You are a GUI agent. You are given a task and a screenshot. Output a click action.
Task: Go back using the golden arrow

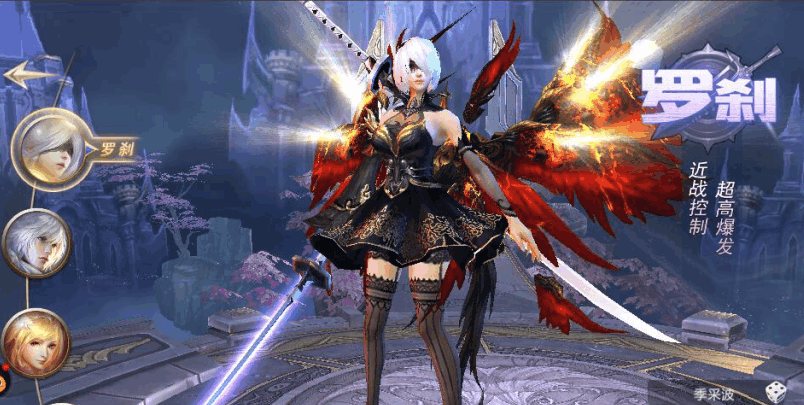tap(28, 73)
